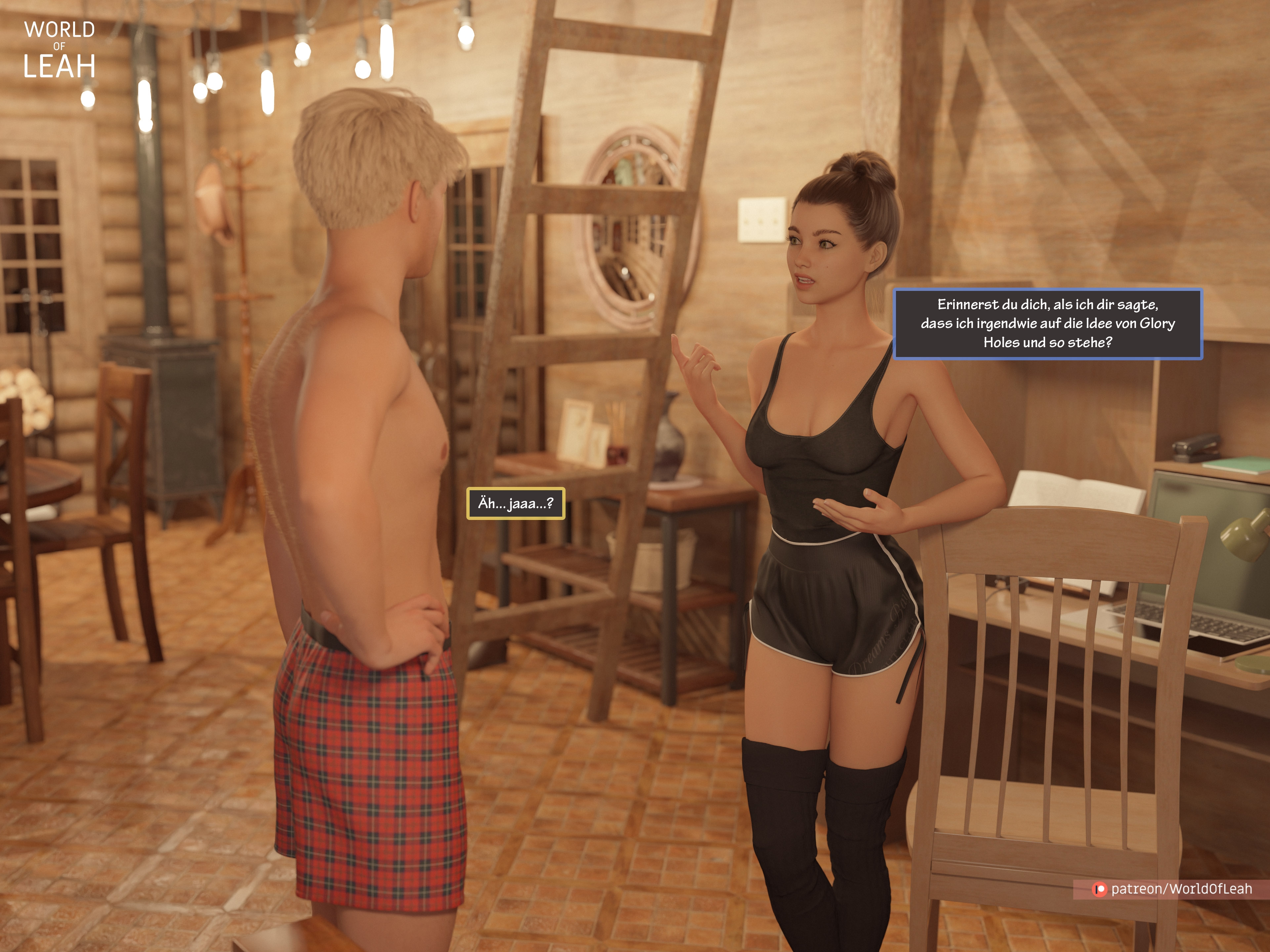Click the World of Leah logo

59,50
